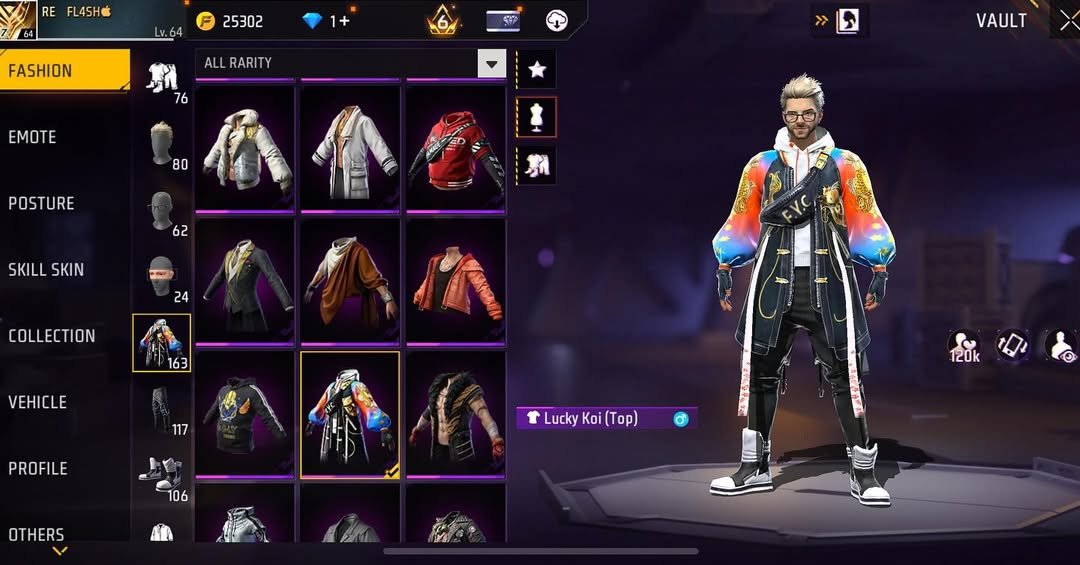This screenshot has height=565, width=1080.
Task: Open the shoes category with 106 items
Action: pyautogui.click(x=162, y=476)
